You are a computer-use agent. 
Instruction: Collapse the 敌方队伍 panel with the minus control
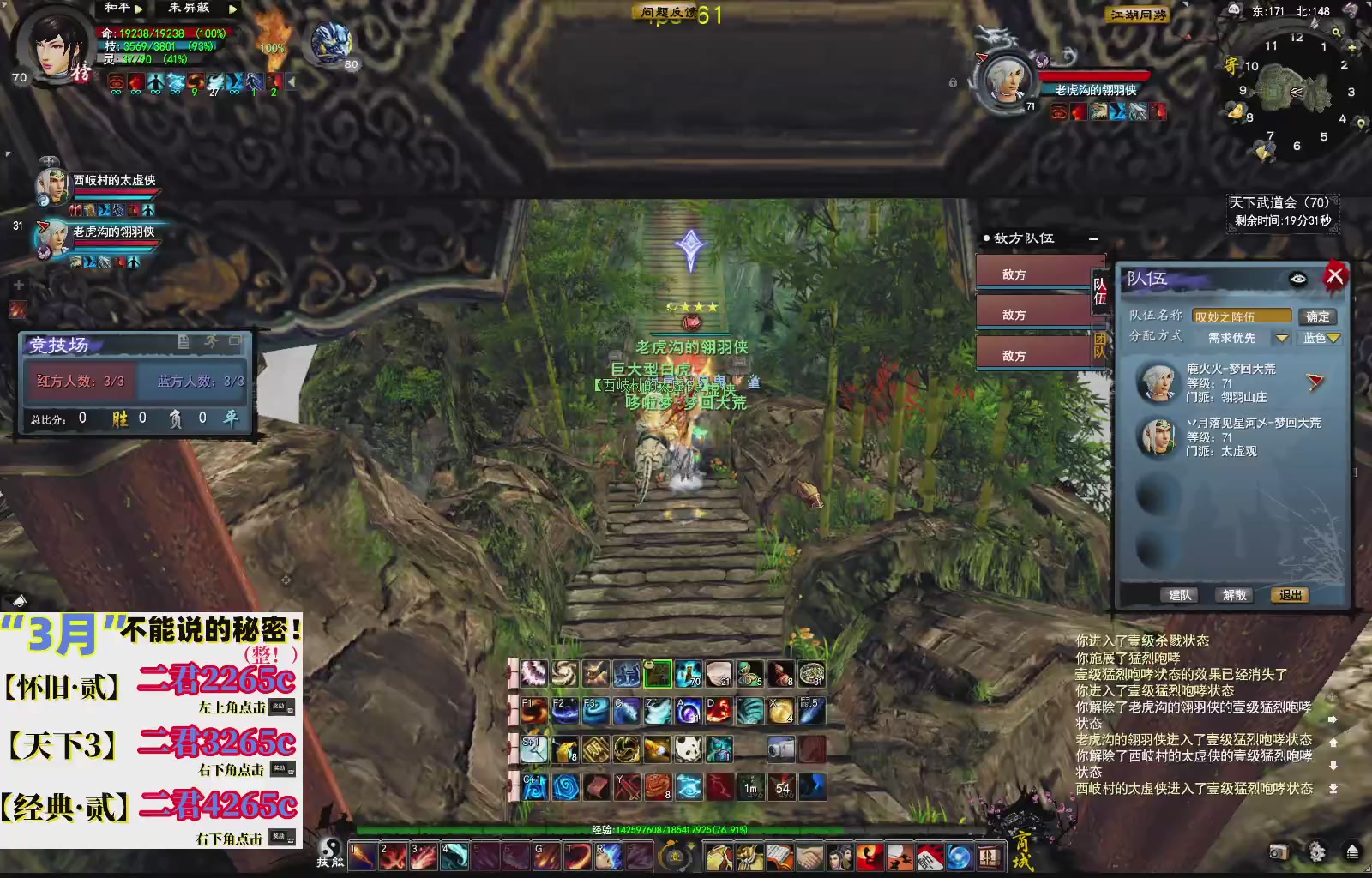tap(1094, 239)
